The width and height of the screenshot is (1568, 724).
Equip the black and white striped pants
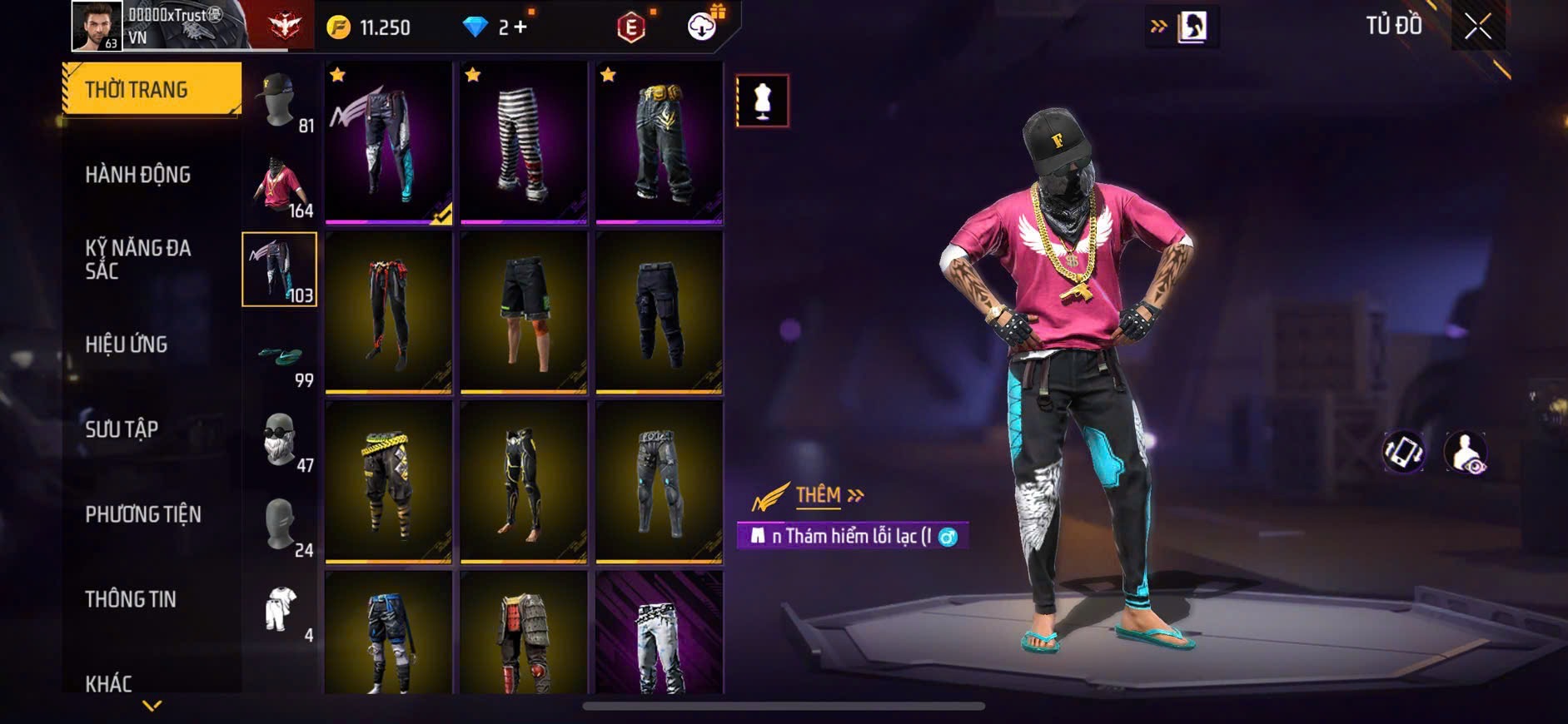coord(524,143)
